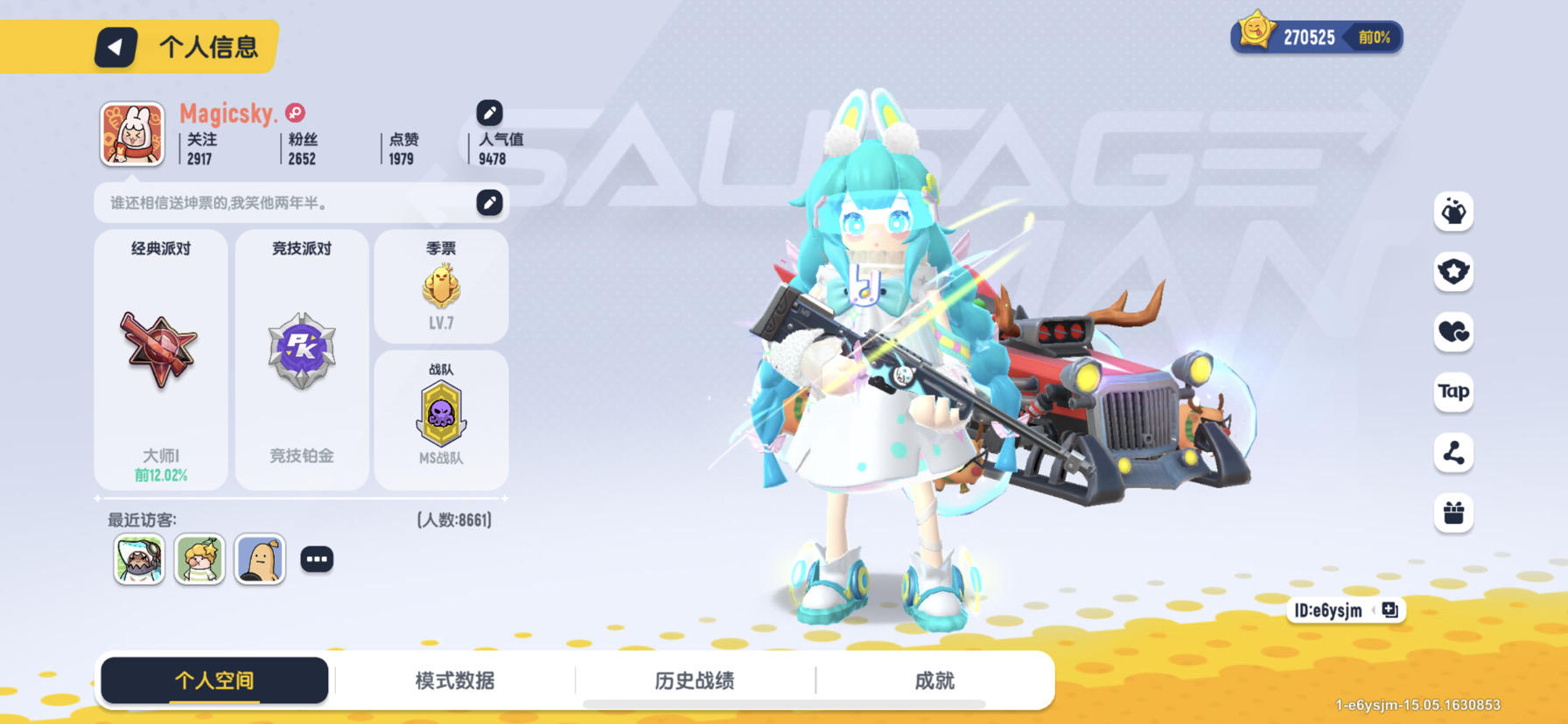Click the edit pencil beside 人气值
This screenshot has width=1568, height=724.
pos(489,112)
